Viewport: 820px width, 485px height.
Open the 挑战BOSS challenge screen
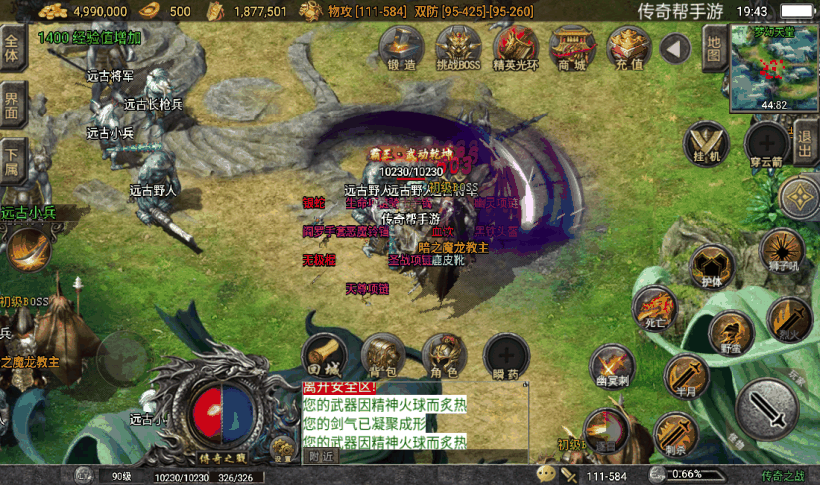coord(458,47)
